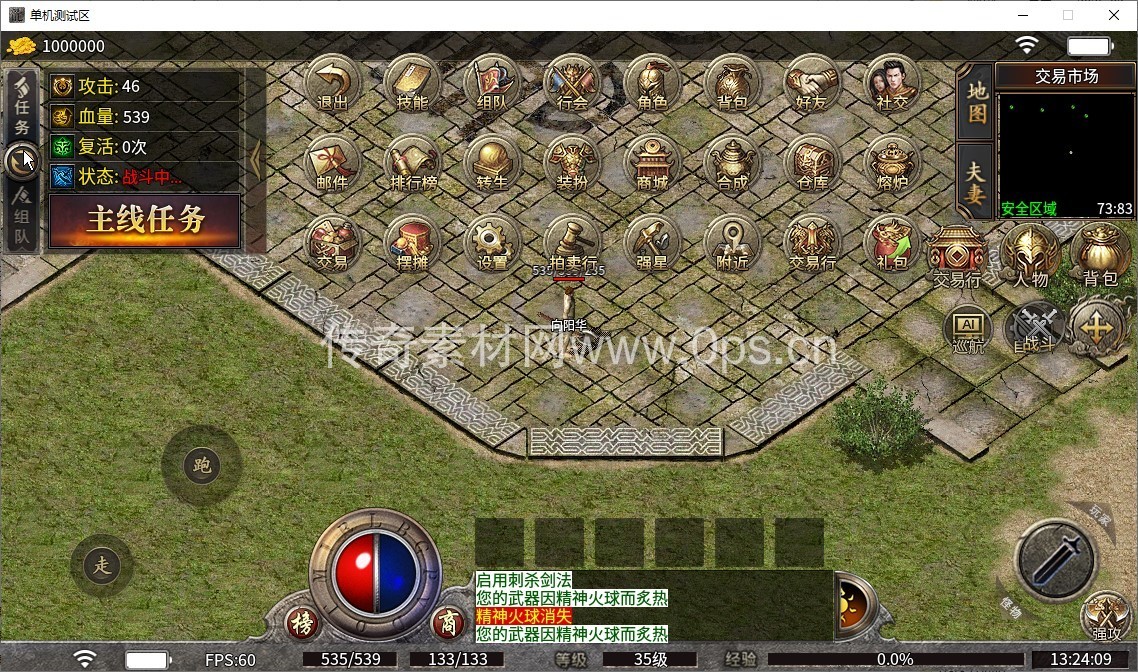Tap the sword attack button
The width and height of the screenshot is (1138, 672).
(1056, 560)
